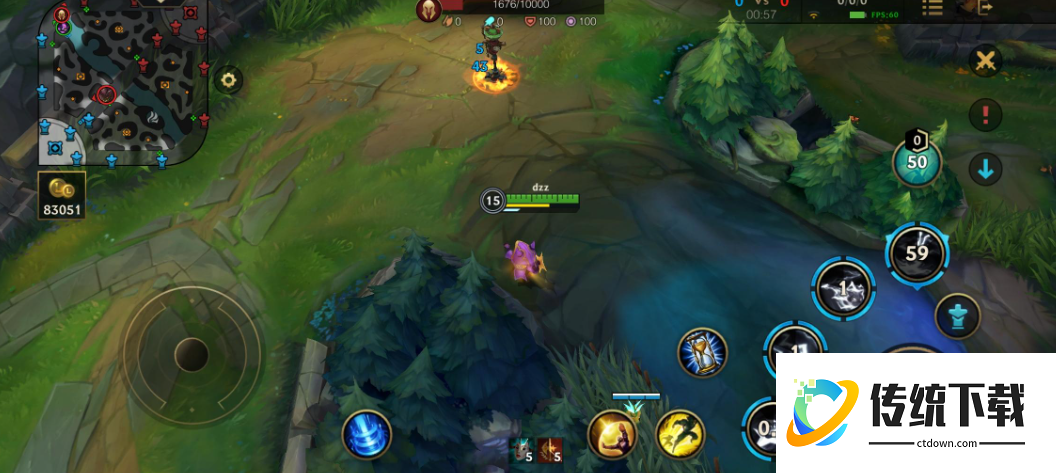Cast the golden flexing-arm summoner spell
Screen dimensions: 1056x473
[x=612, y=435]
